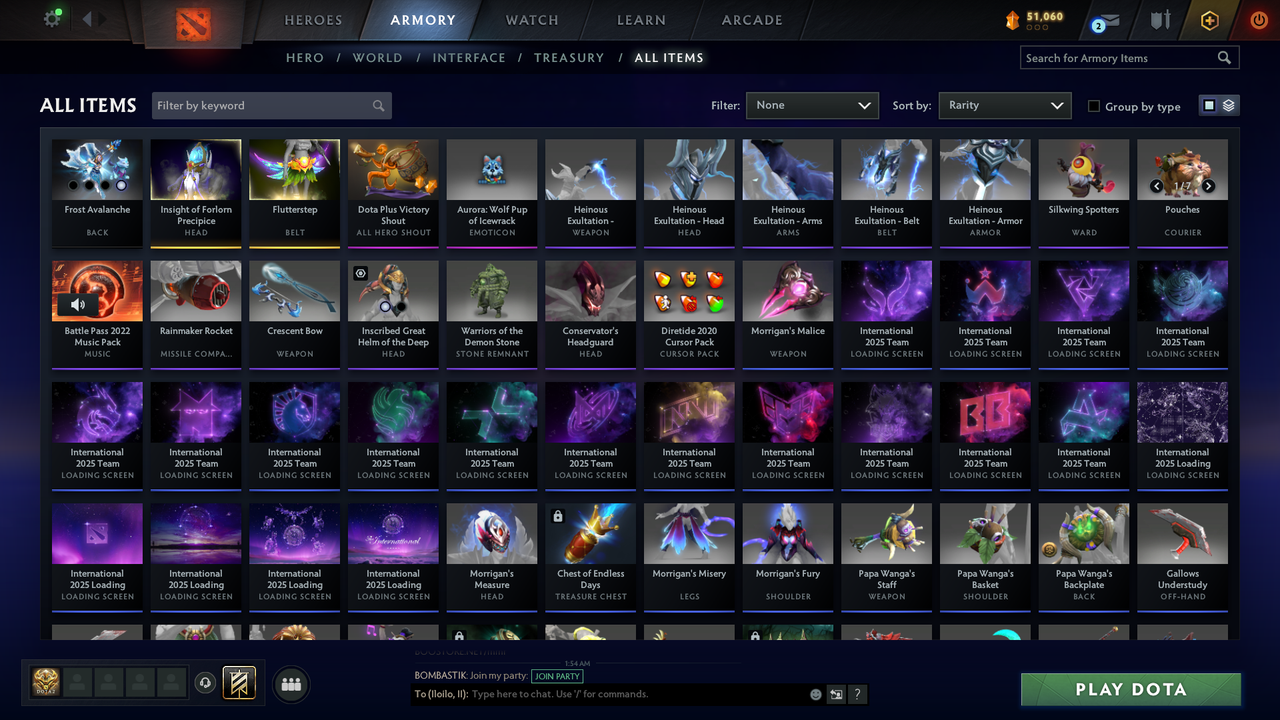Open the Filter dropdown set to None

[x=812, y=105]
